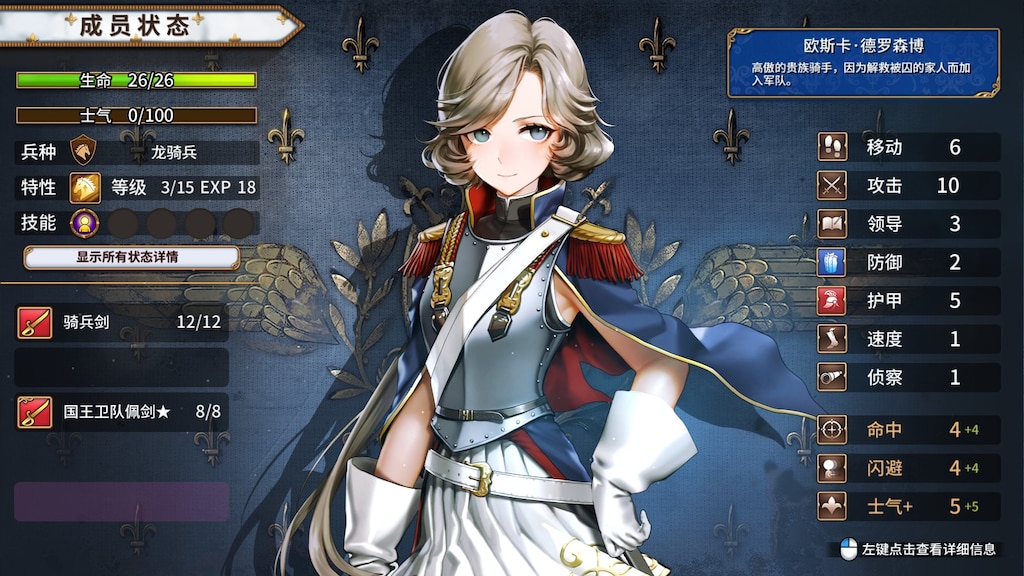The image size is (1024, 576).
Task: Show details for the 侦察 stat
Action: pyautogui.click(x=908, y=376)
